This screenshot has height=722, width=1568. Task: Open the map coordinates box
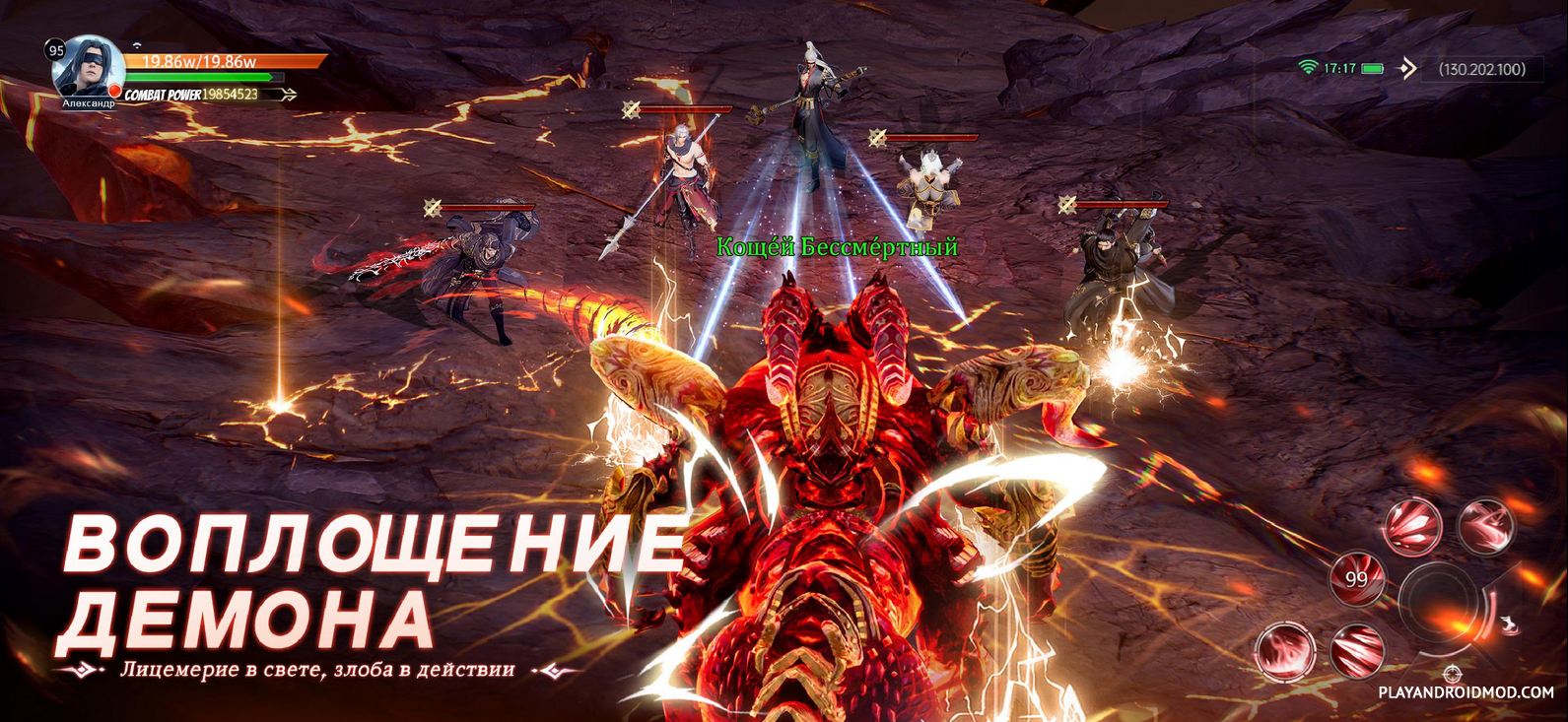(1481, 69)
